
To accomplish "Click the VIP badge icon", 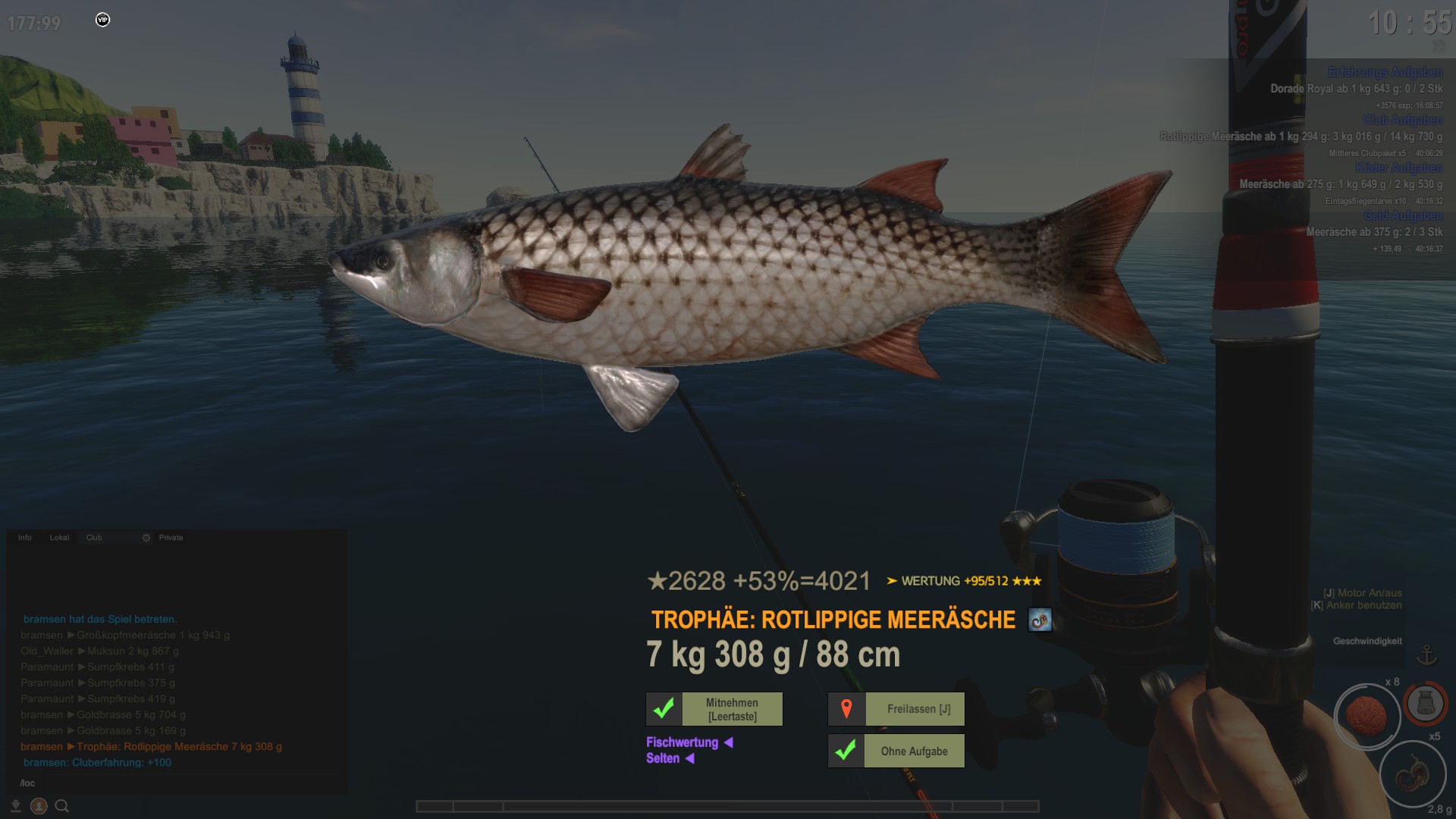I will click(x=103, y=20).
